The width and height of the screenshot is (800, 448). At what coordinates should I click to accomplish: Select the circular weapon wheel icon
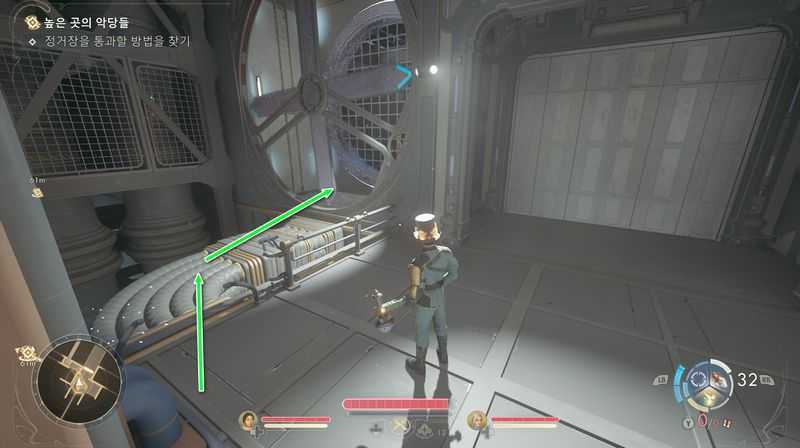pos(711,381)
